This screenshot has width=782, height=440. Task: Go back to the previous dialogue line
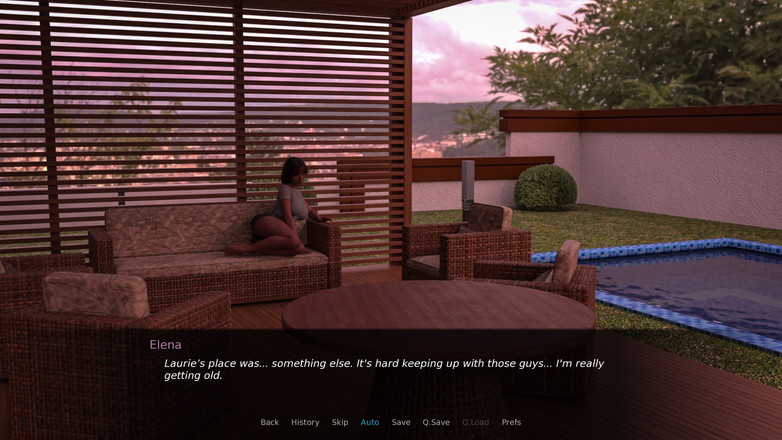click(270, 422)
